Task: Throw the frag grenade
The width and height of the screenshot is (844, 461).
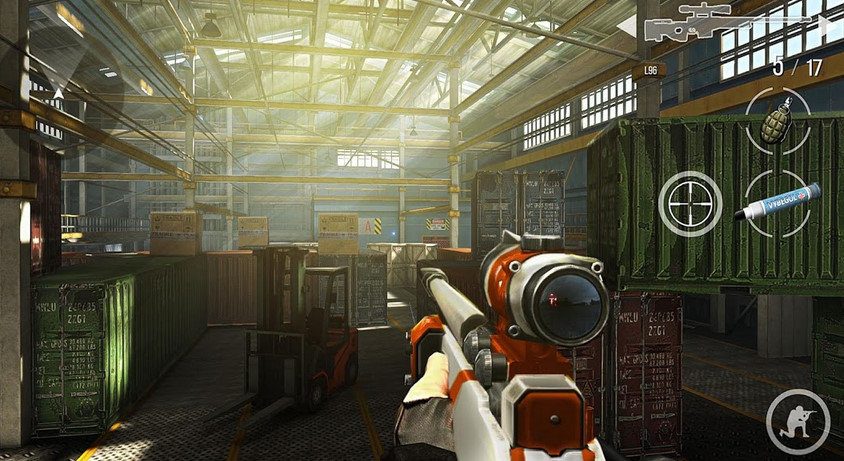Action: tap(776, 120)
